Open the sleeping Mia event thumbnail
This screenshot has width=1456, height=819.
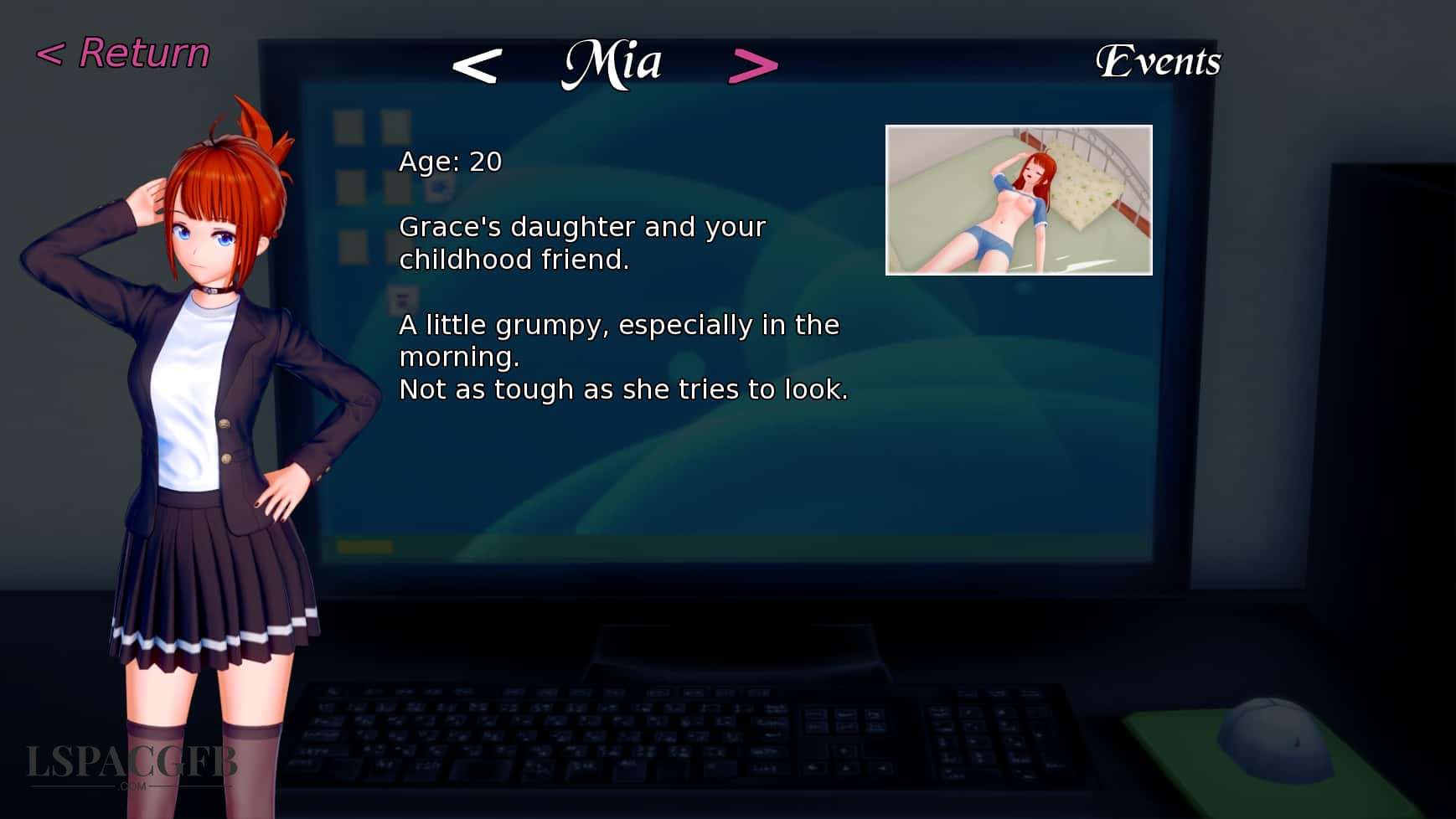click(x=1019, y=198)
